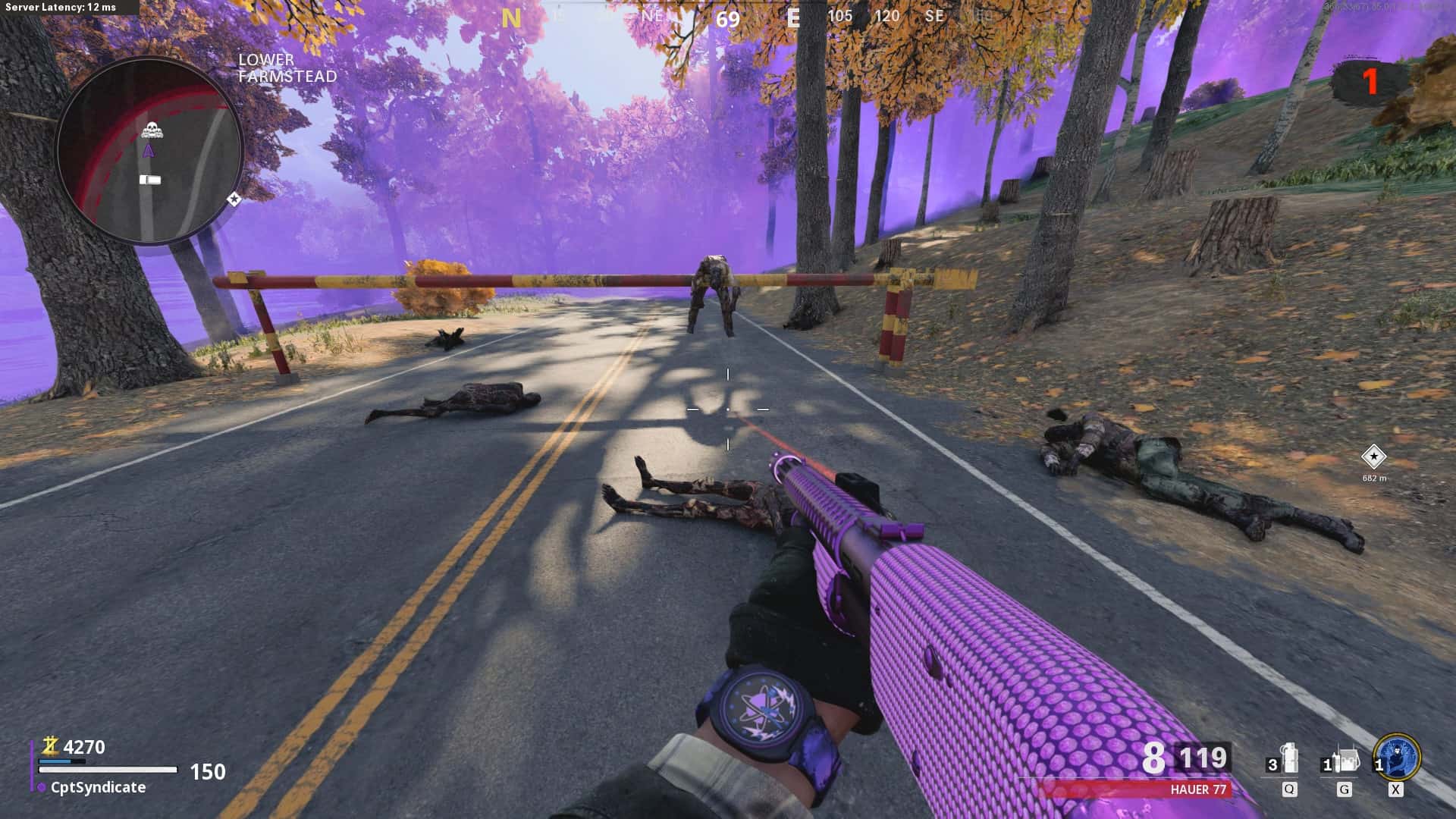
Task: Click the Hauer 77 weapon label
Action: coord(1198,789)
